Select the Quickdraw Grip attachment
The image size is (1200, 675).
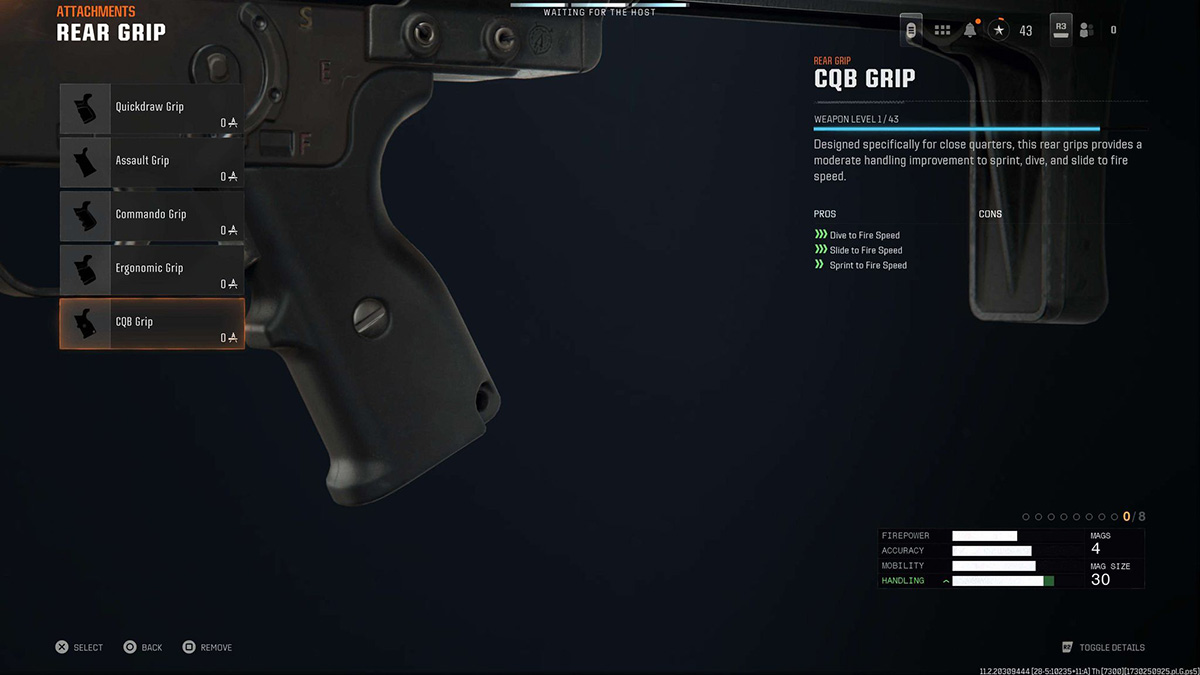[151, 109]
